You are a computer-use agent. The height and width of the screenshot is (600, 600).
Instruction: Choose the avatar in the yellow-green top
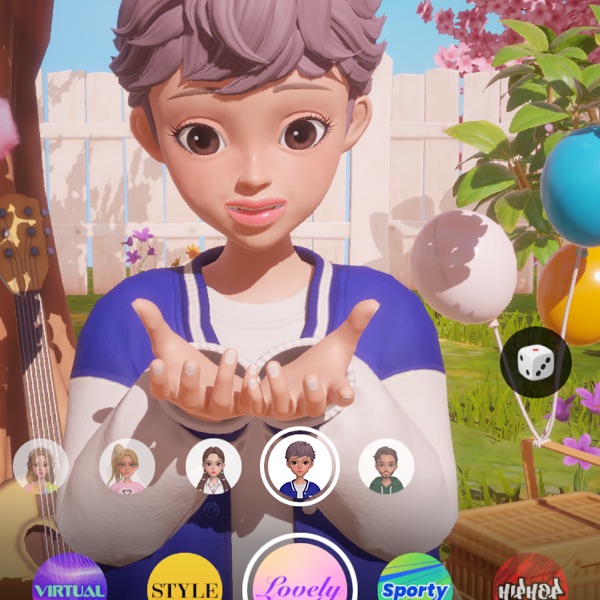point(41,467)
